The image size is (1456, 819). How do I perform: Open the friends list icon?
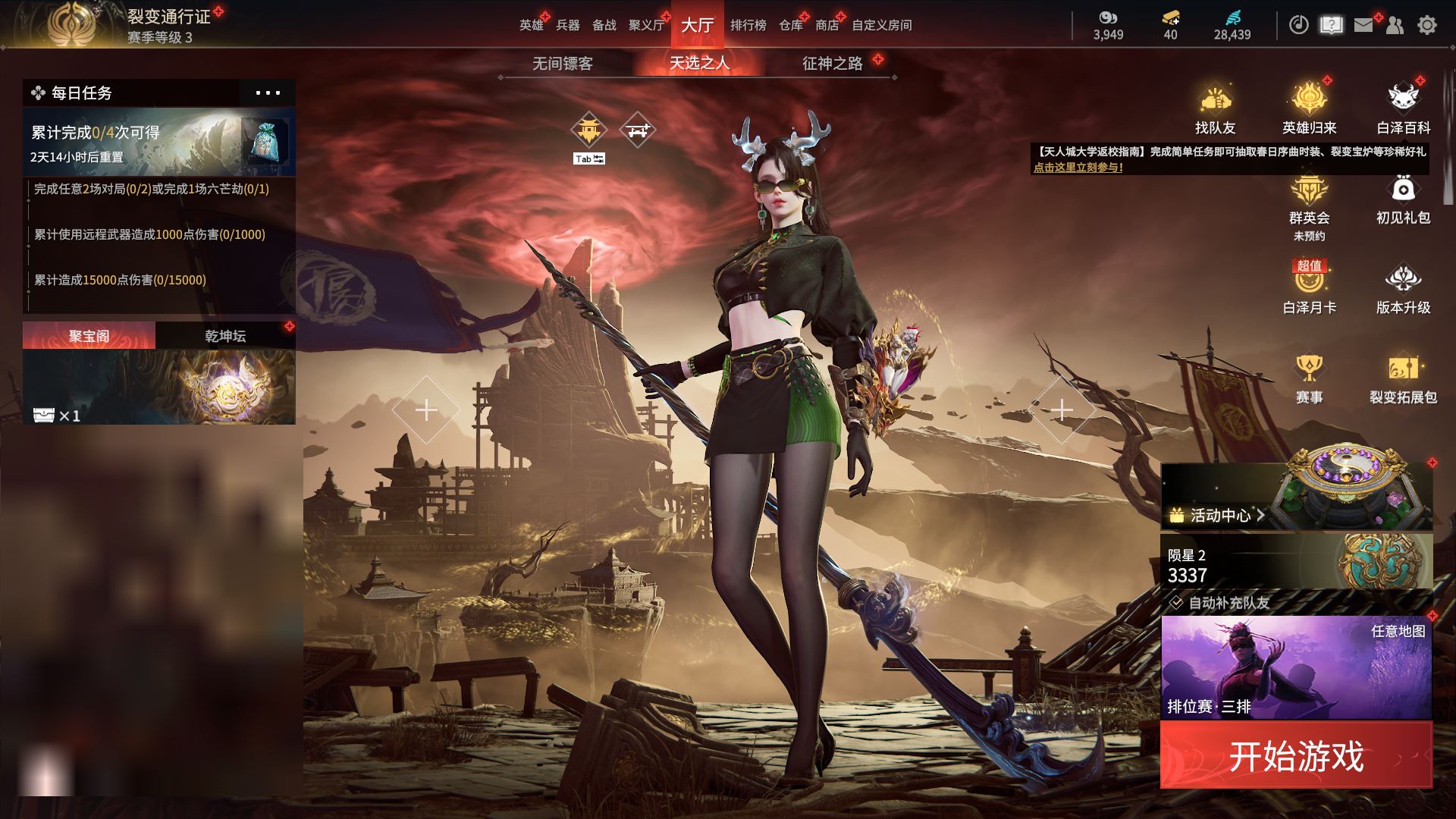[1395, 25]
